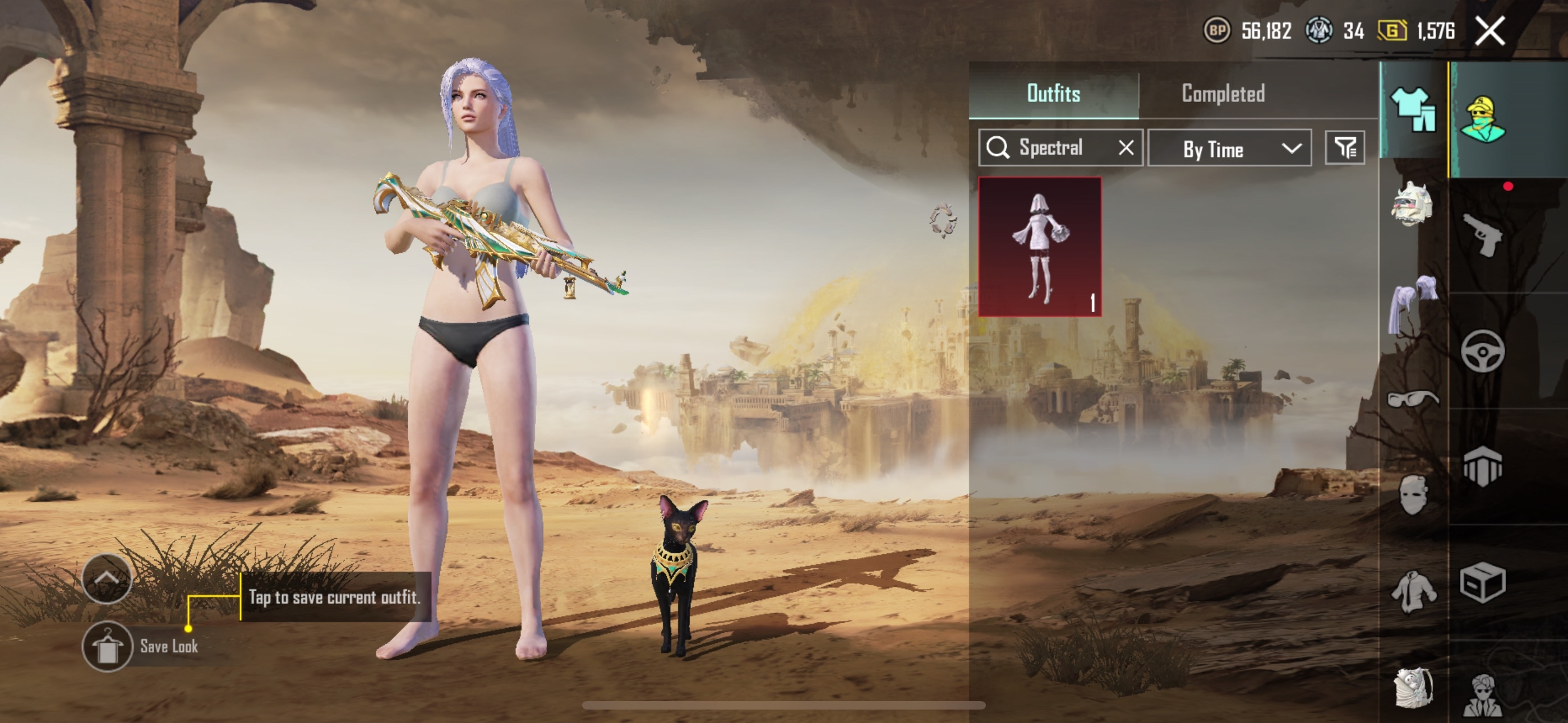Clear the Spectral search text
Image resolution: width=1568 pixels, height=723 pixels.
[x=1126, y=148]
